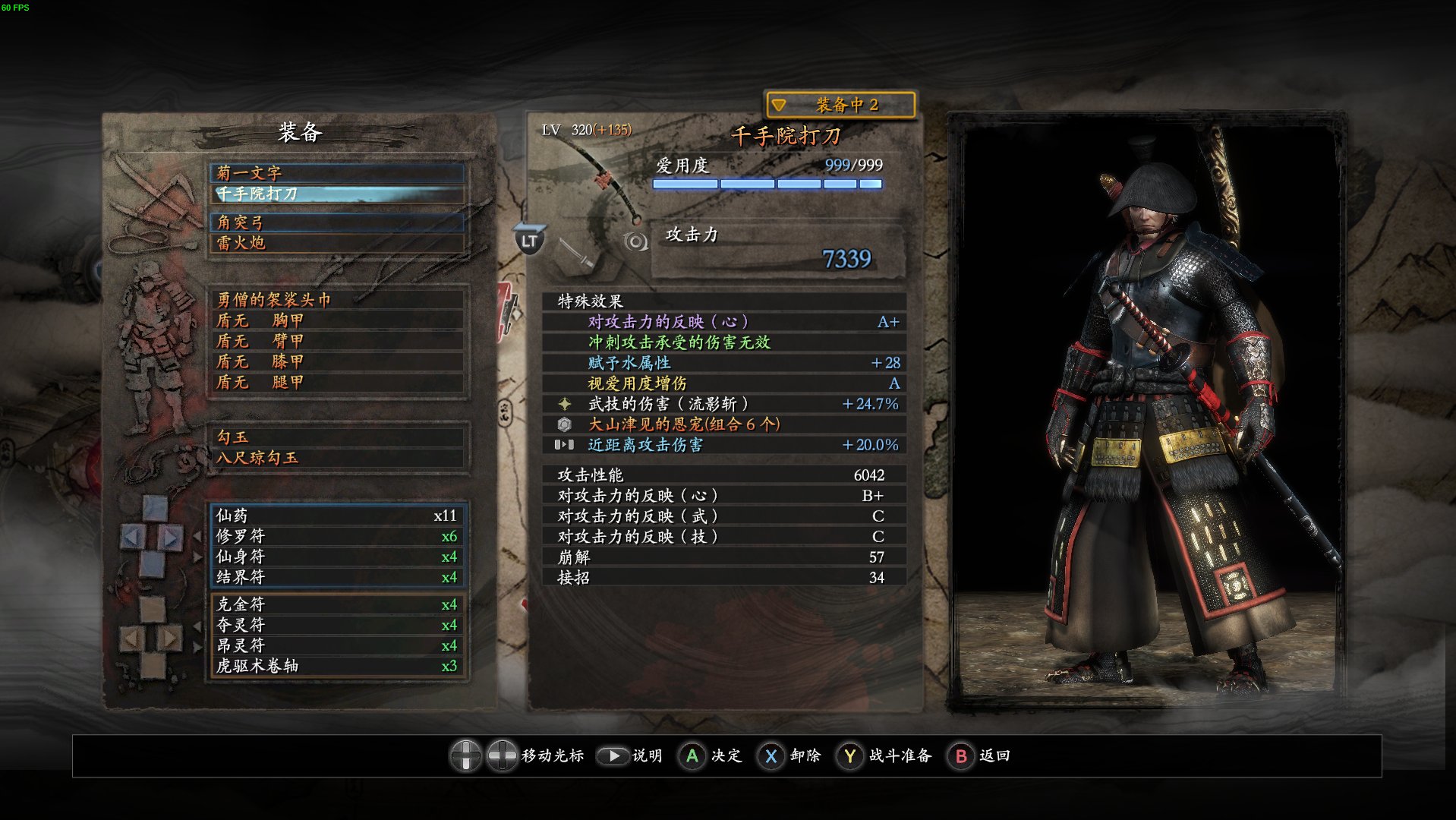Select the 盾无 胸甲 armor slot
1456x820 pixels.
point(336,320)
